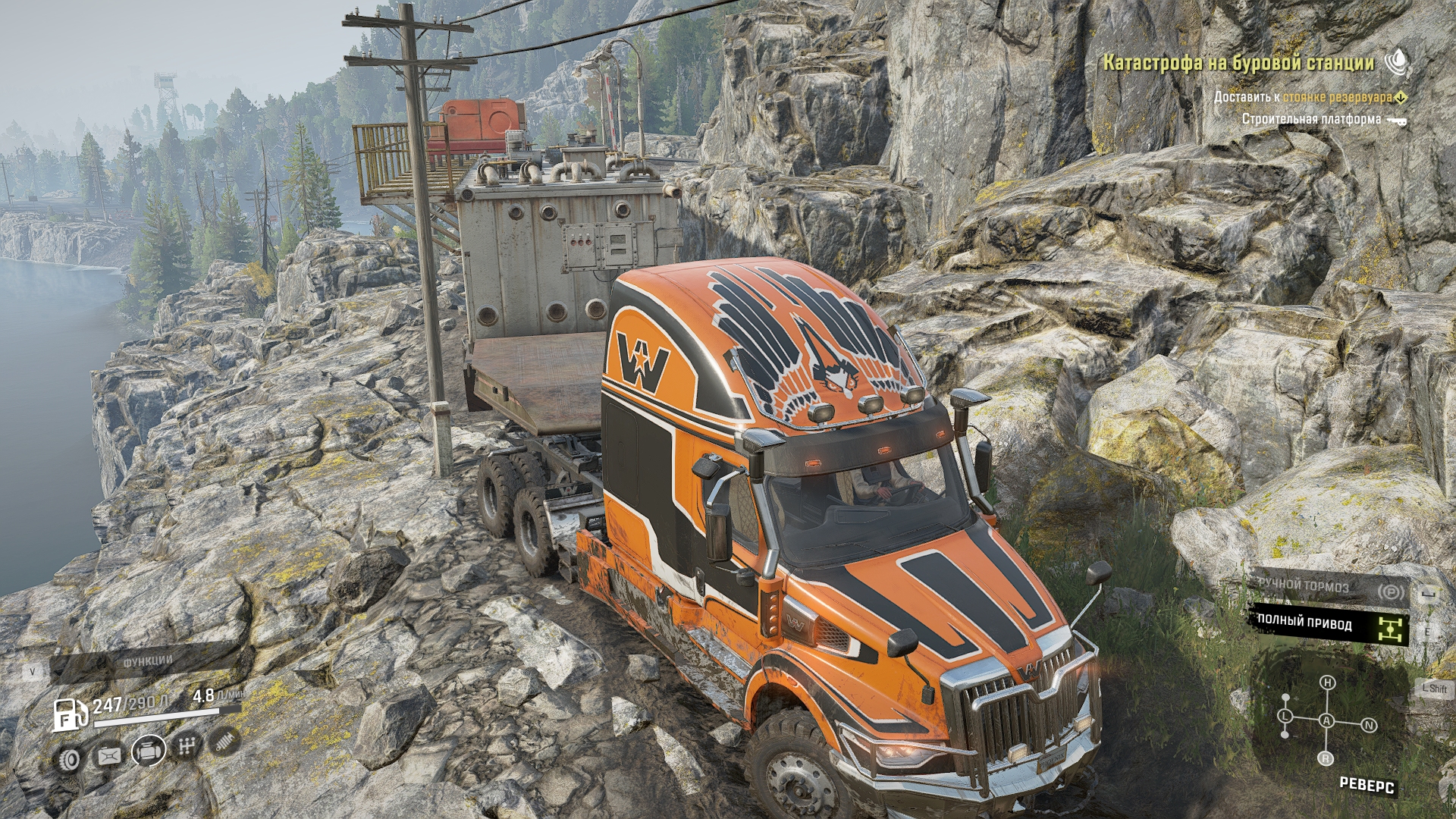Shift into the A automatic gear
1456x819 pixels.
point(1327,720)
